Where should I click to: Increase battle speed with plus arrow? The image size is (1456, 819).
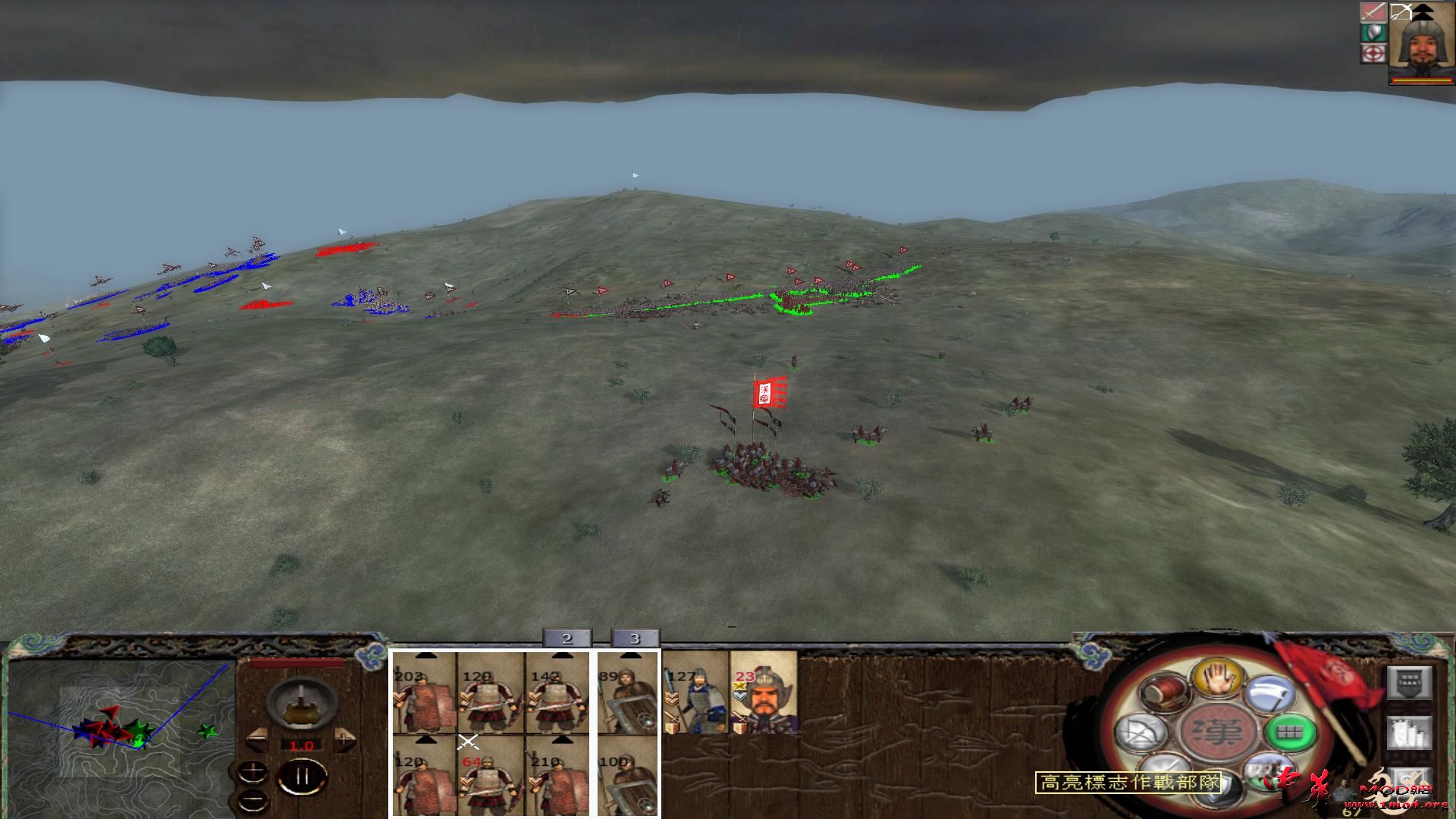pos(344,739)
